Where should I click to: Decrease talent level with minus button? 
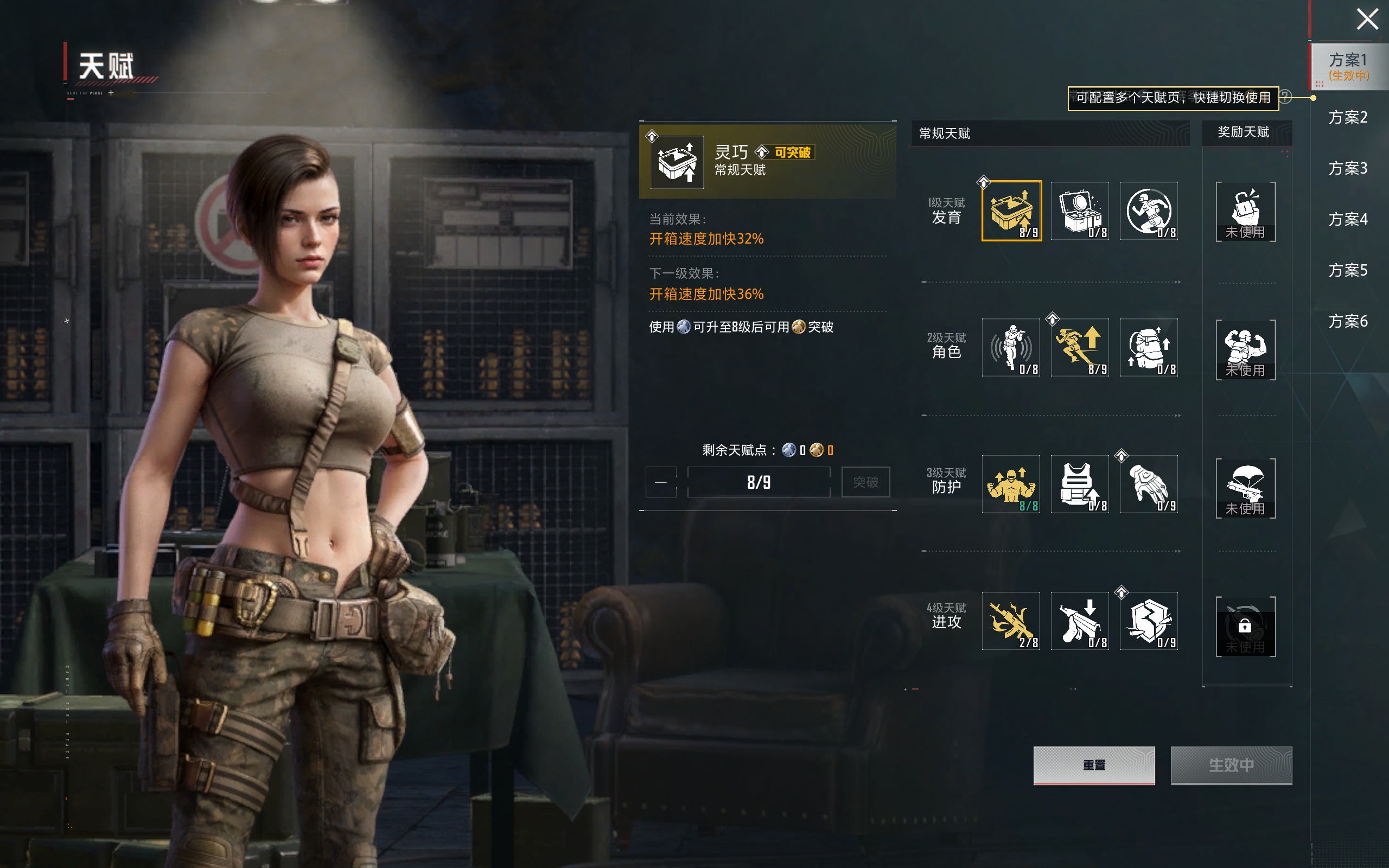[x=661, y=482]
